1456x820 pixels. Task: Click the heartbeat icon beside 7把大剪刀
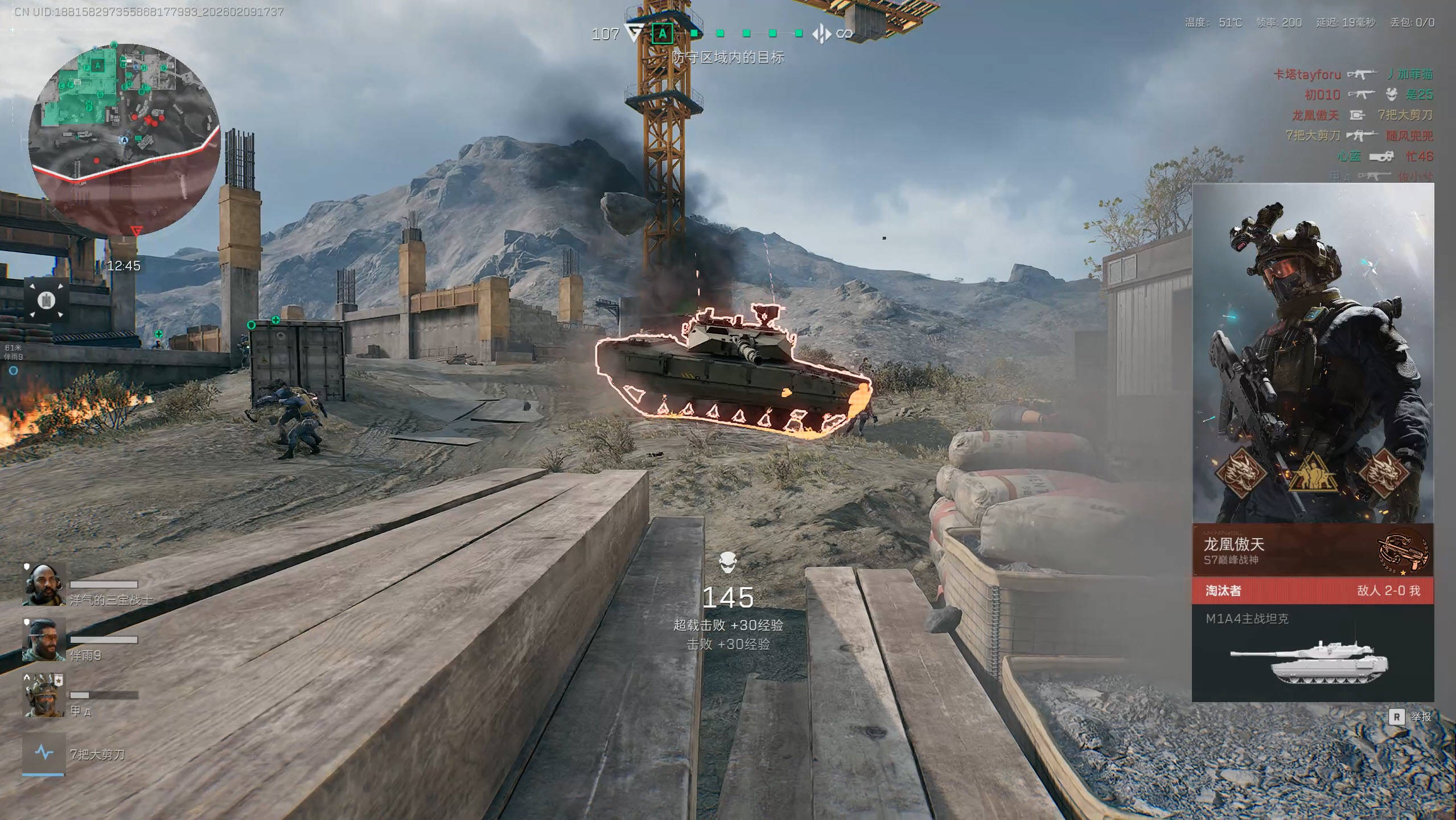pos(44,753)
